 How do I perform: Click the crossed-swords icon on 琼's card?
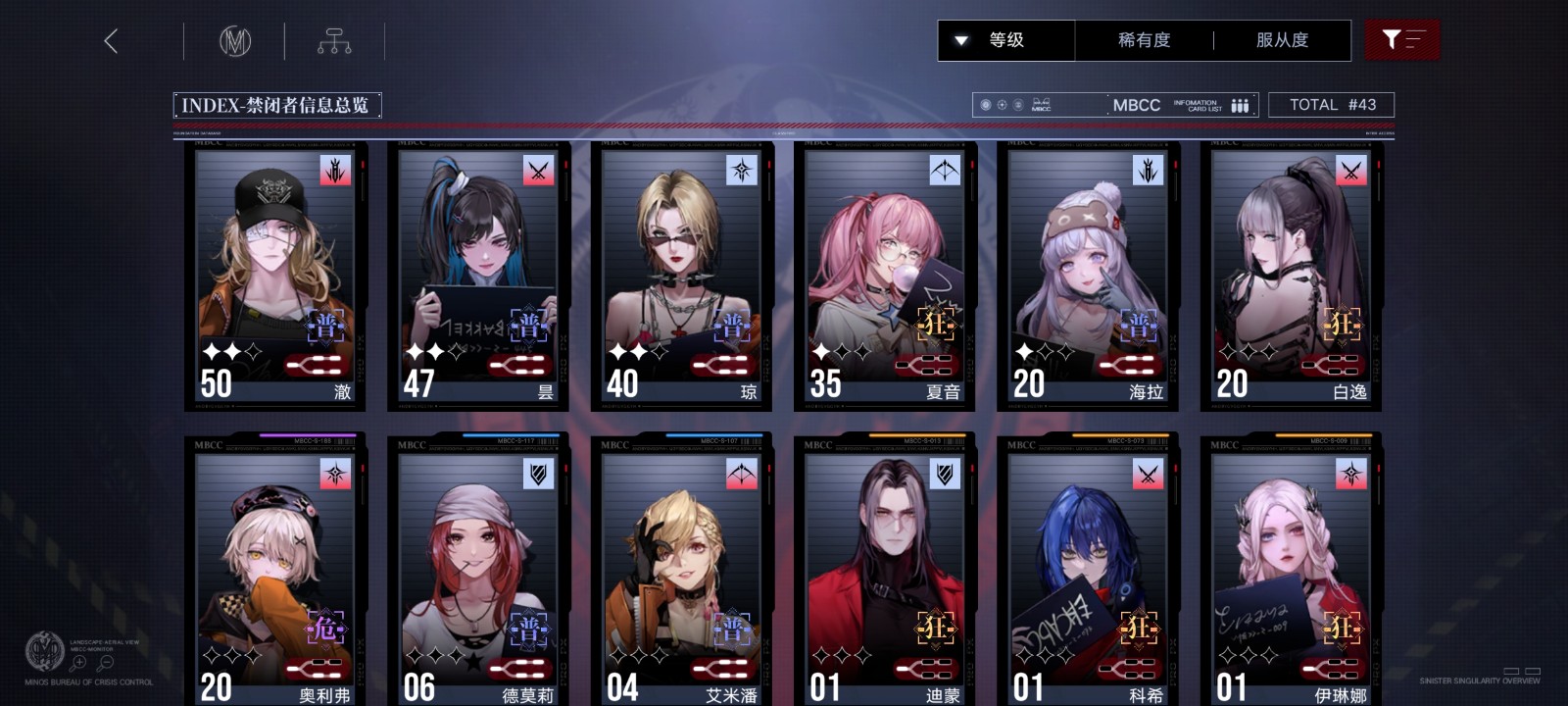point(740,169)
